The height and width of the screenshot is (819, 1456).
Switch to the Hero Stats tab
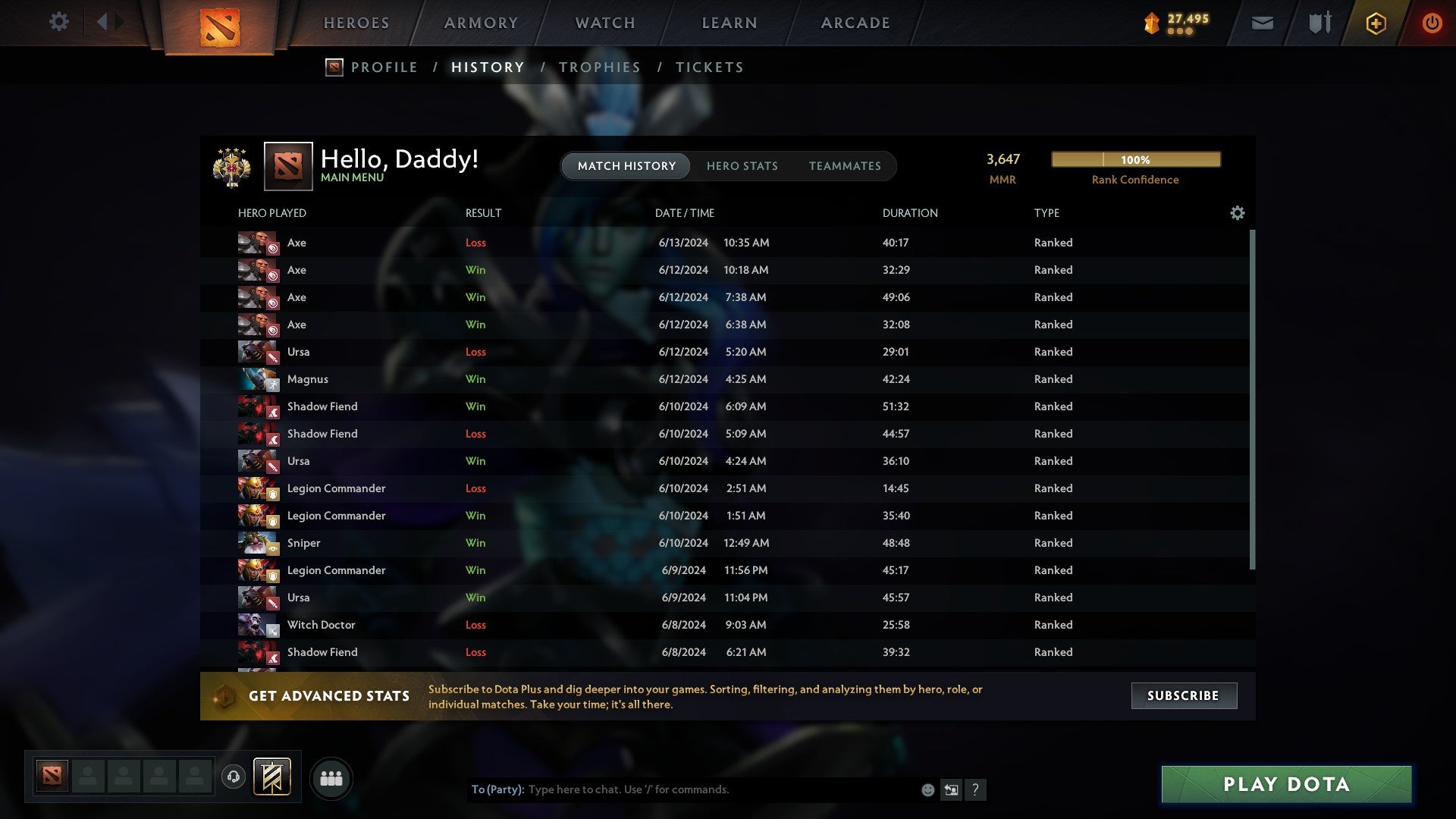click(x=742, y=166)
